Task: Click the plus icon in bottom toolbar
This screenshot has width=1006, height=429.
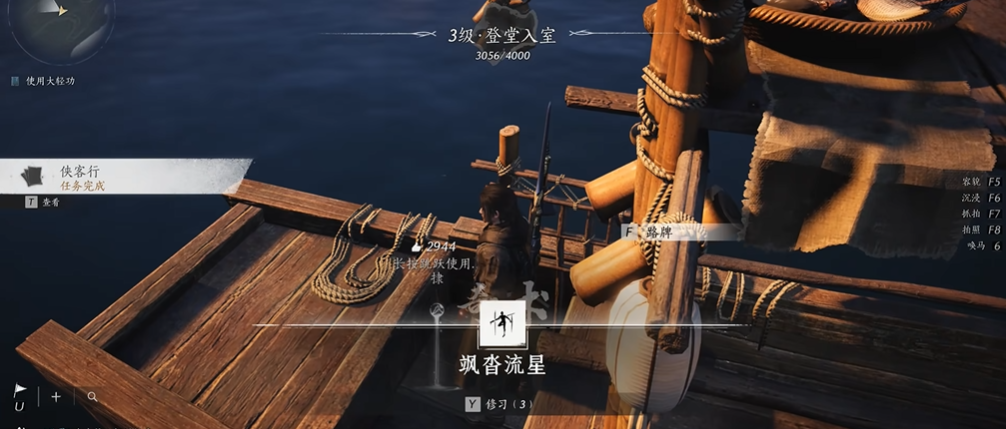Action: pyautogui.click(x=56, y=397)
